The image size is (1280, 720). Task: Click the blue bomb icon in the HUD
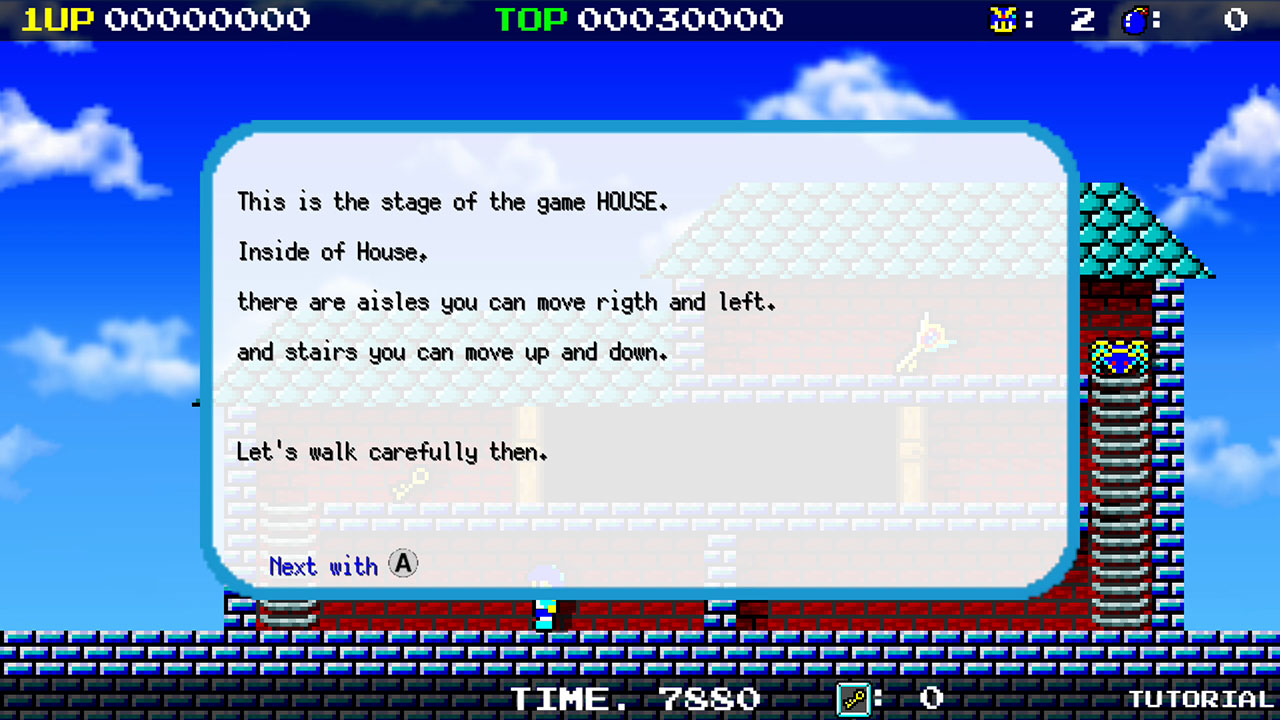(x=1135, y=18)
